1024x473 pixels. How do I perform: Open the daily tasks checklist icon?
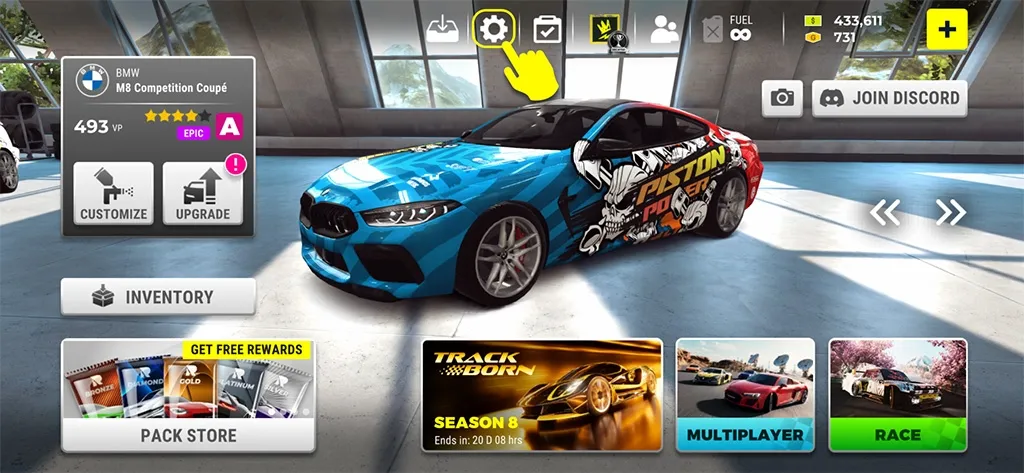pyautogui.click(x=547, y=30)
